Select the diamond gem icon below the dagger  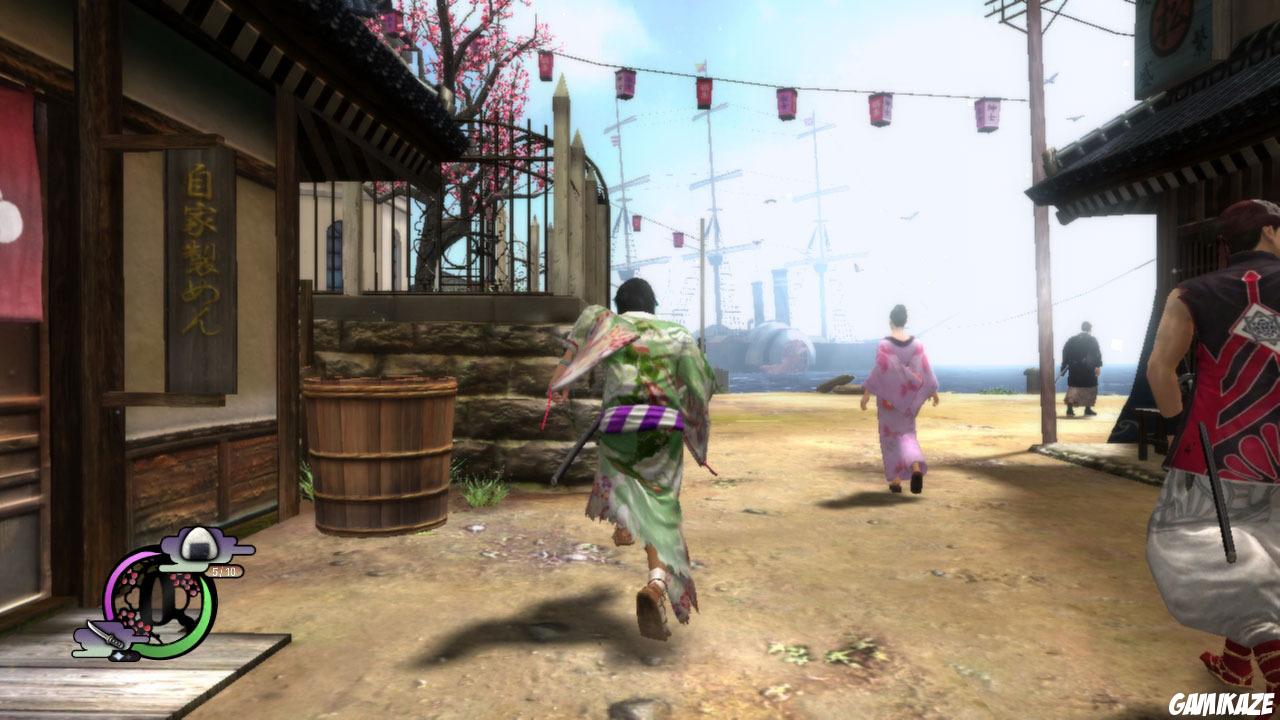tap(121, 655)
